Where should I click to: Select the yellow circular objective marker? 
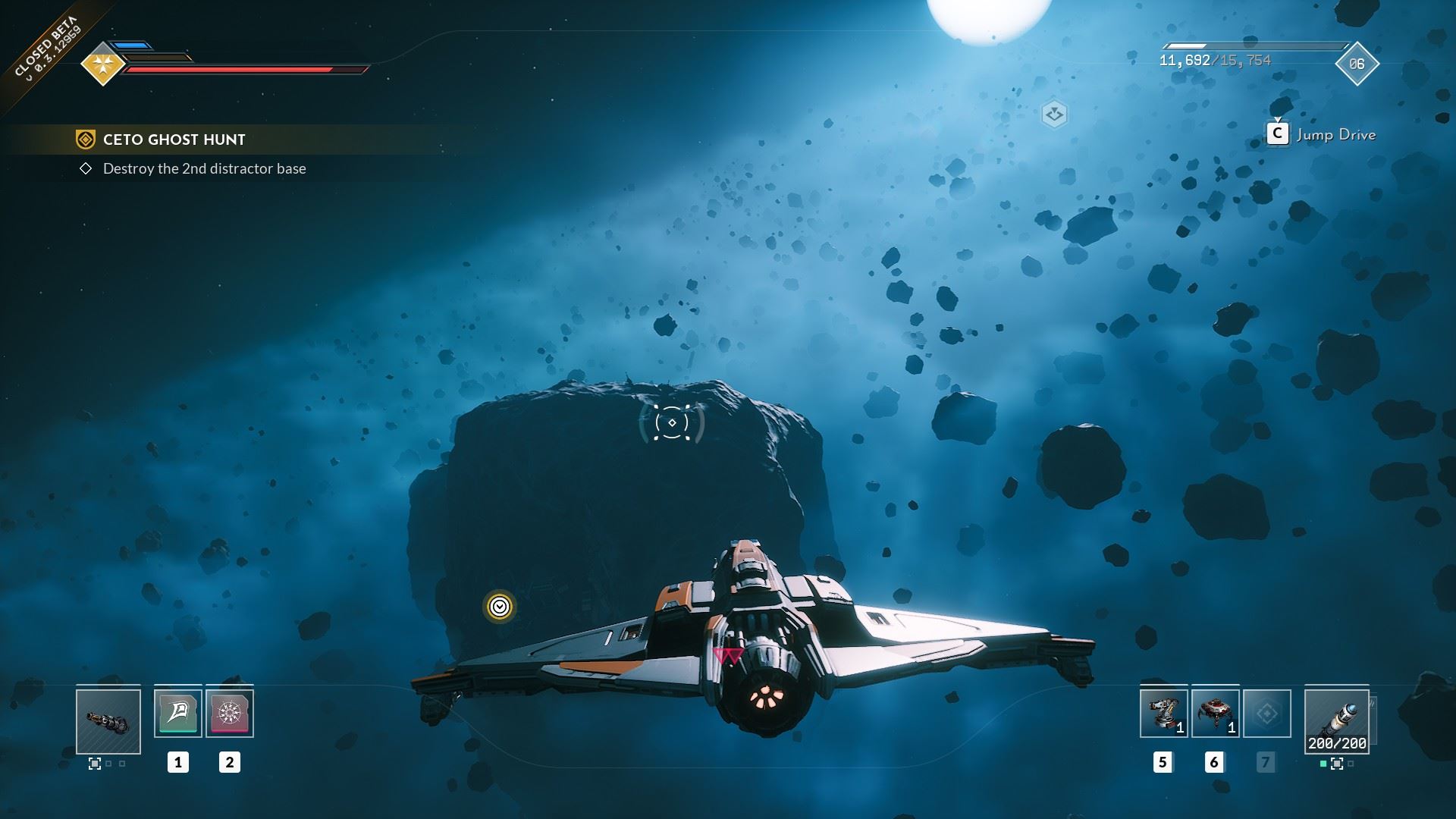[x=499, y=607]
